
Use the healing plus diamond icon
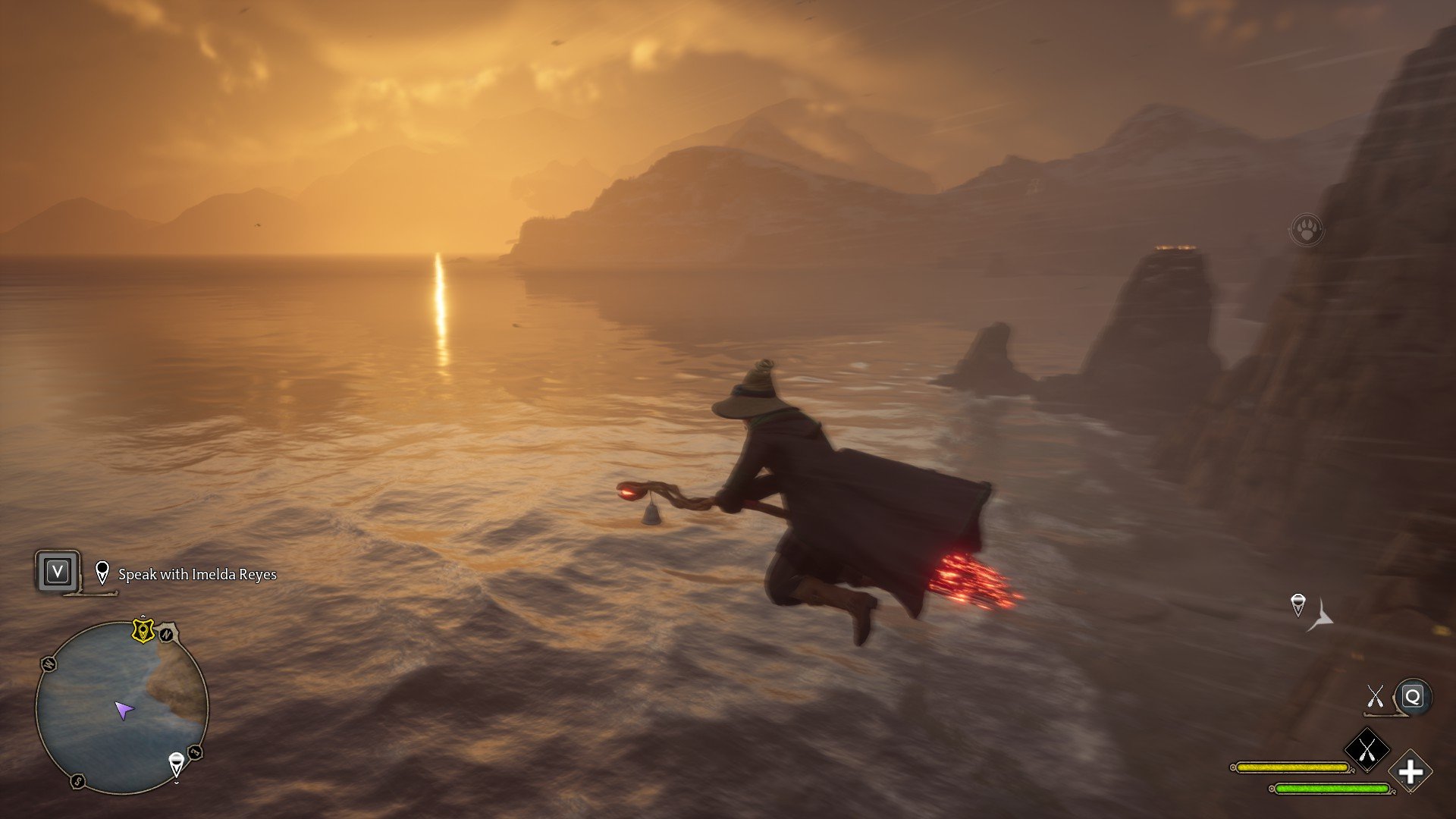[1410, 773]
